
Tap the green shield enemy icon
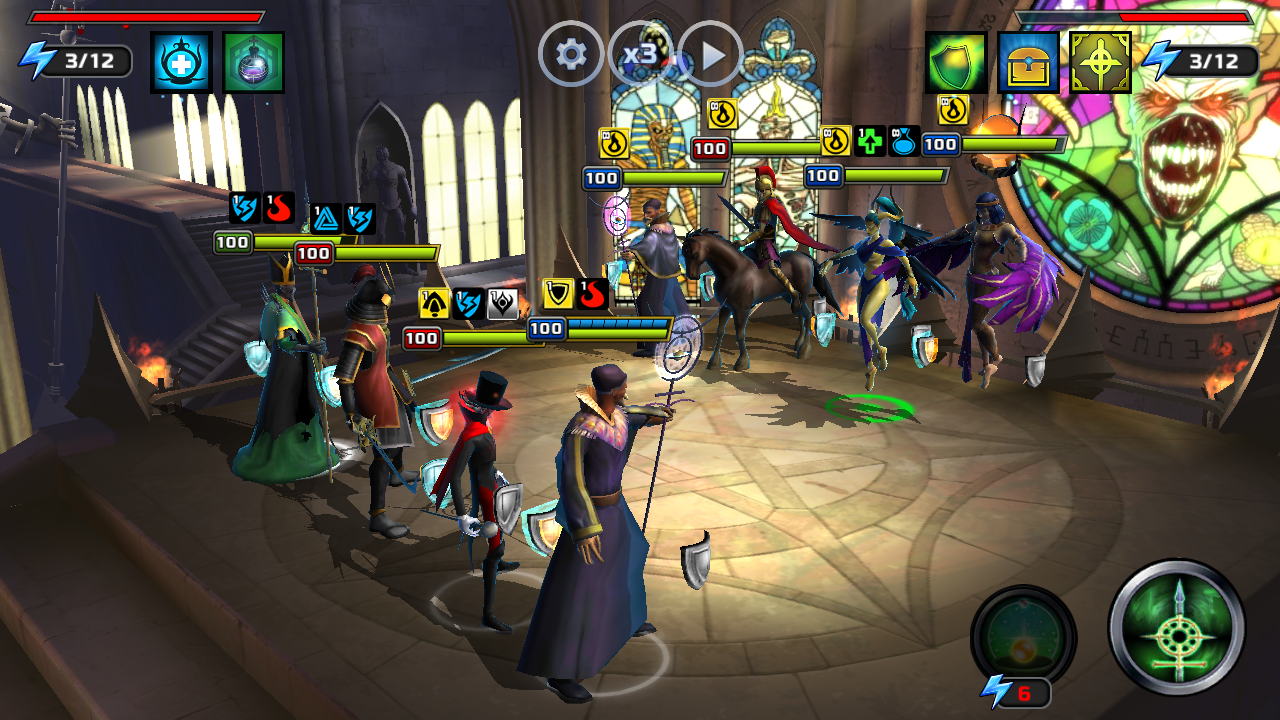pyautogui.click(x=955, y=62)
